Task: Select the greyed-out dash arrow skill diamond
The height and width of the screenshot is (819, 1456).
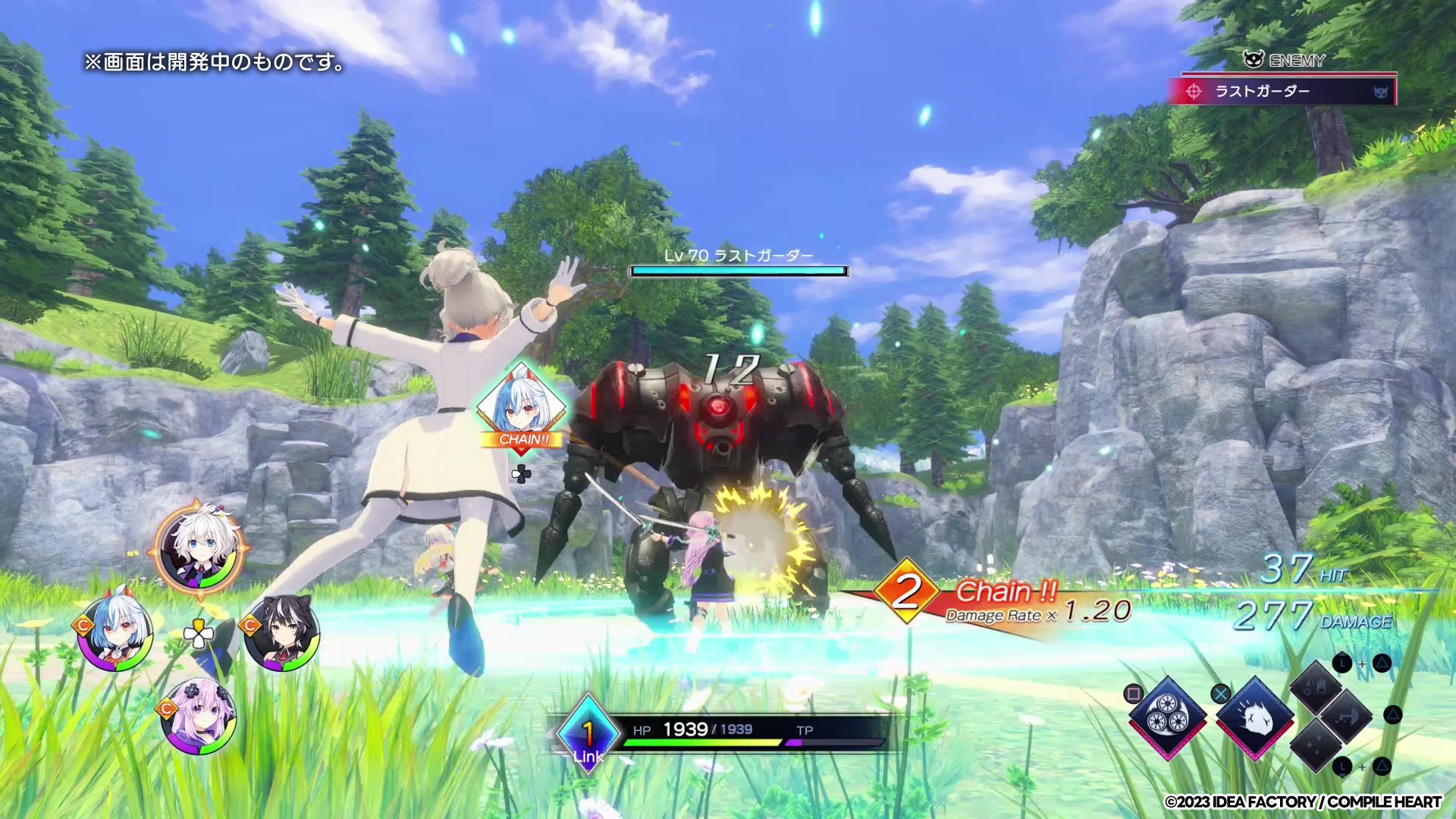Action: pos(1345,716)
